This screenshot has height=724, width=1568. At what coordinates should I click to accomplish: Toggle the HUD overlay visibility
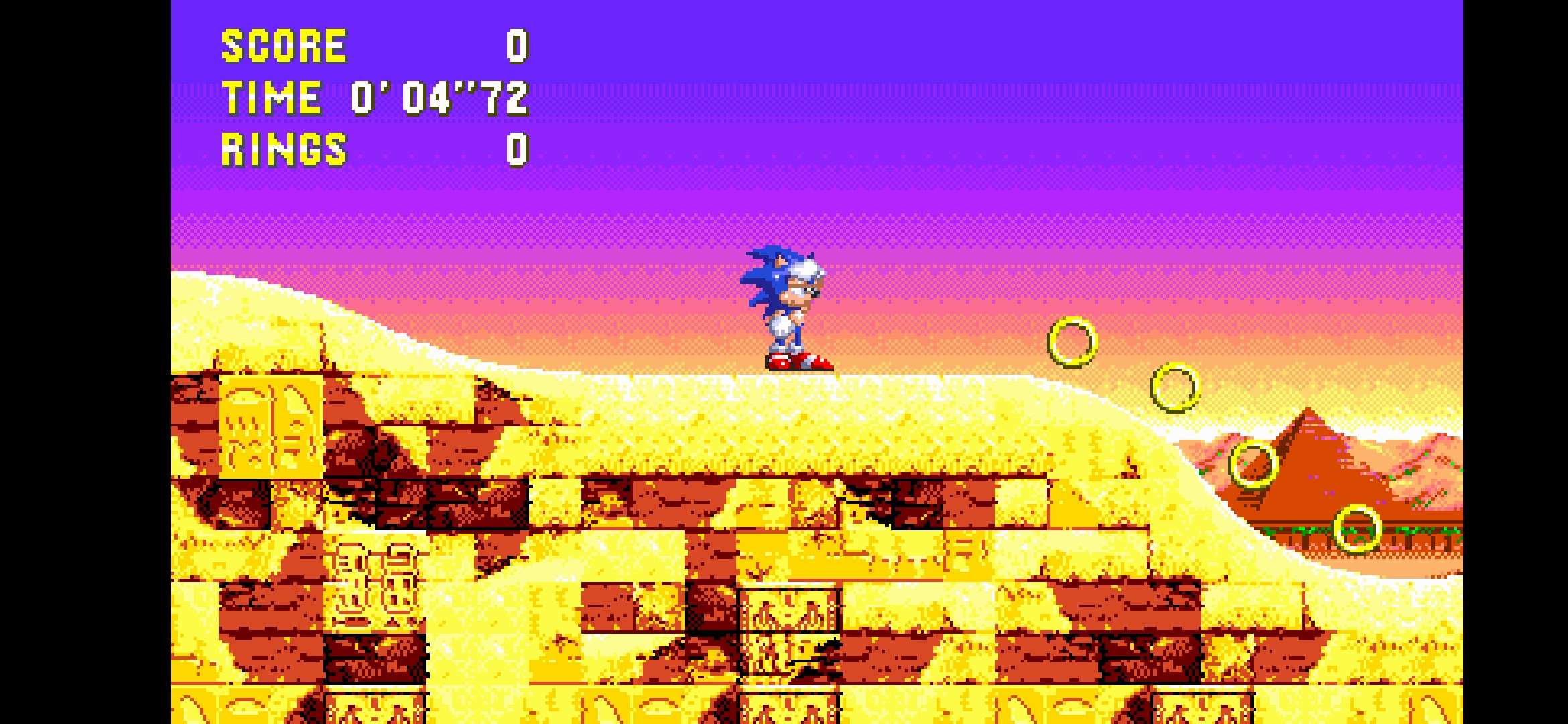pyautogui.click(x=369, y=97)
